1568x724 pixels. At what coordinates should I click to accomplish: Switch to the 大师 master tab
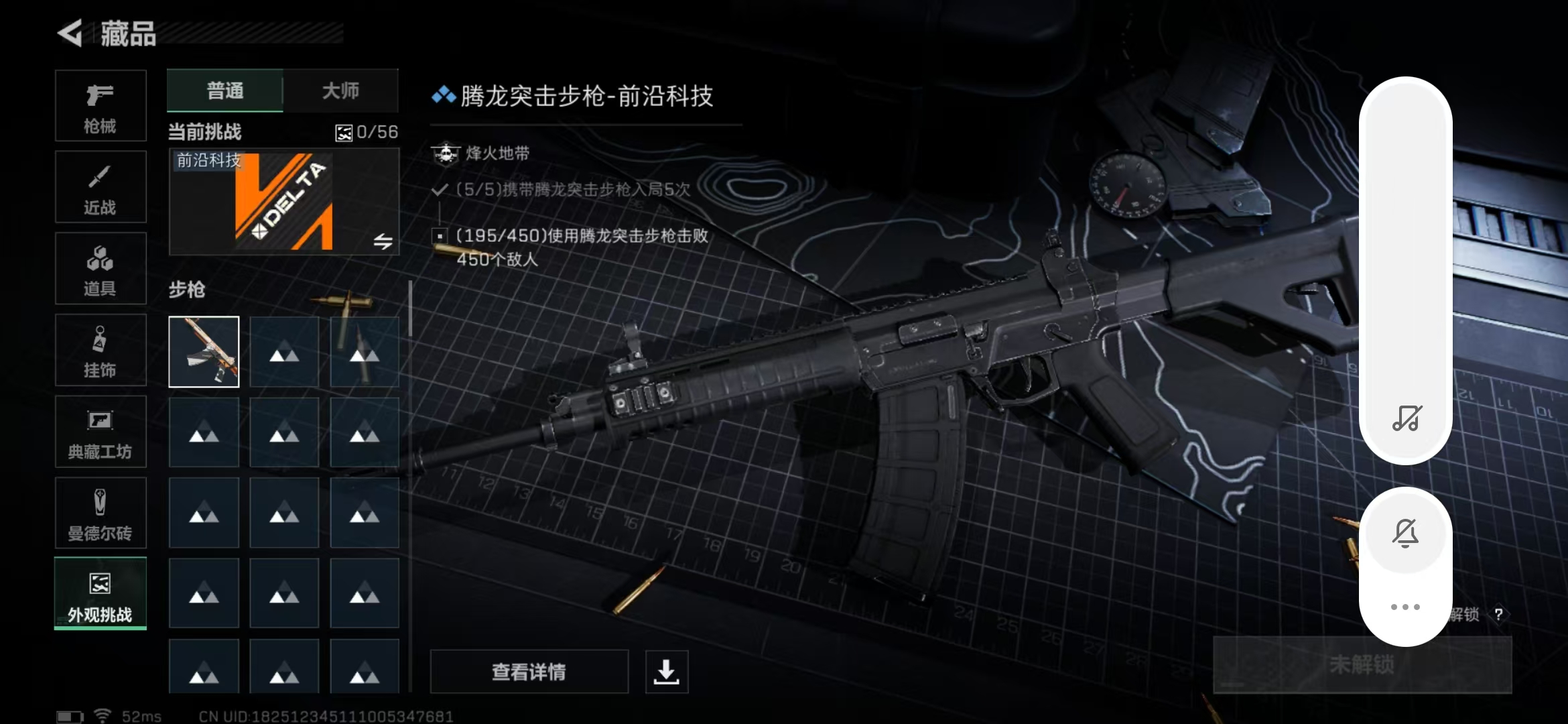click(x=340, y=90)
